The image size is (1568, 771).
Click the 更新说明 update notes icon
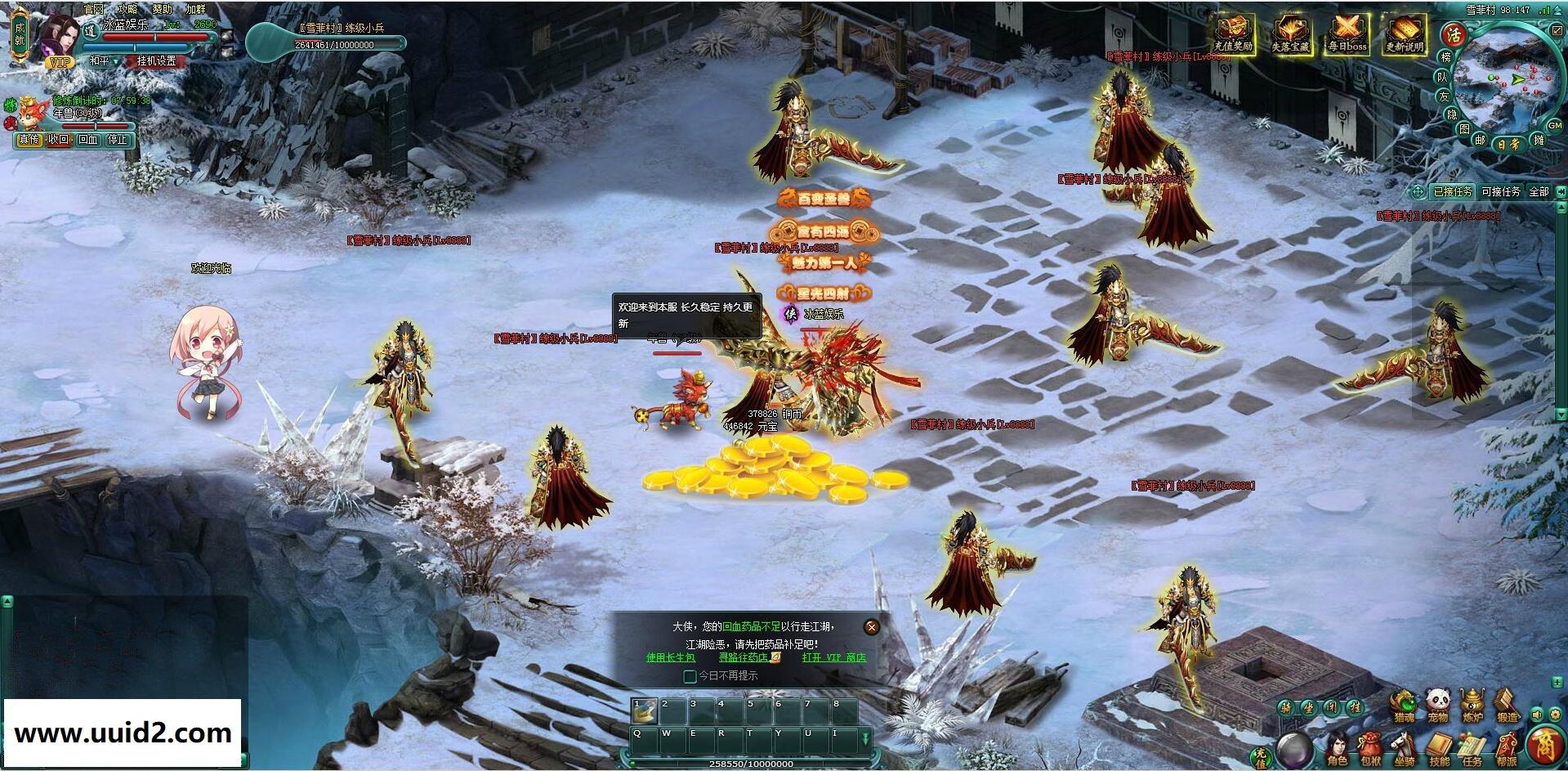click(1404, 34)
